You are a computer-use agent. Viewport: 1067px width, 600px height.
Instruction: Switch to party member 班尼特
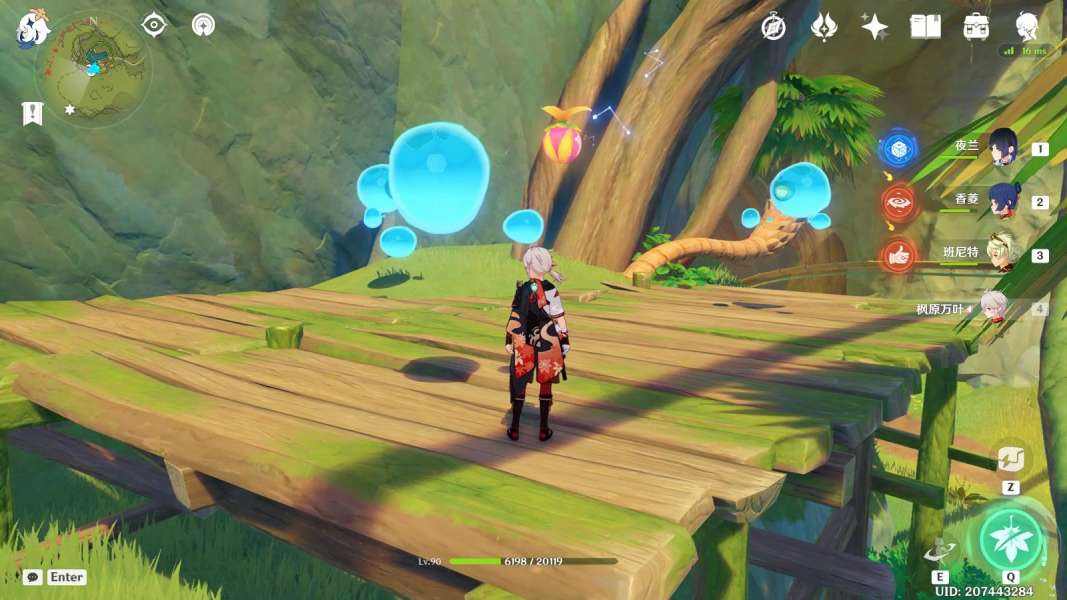(1002, 254)
